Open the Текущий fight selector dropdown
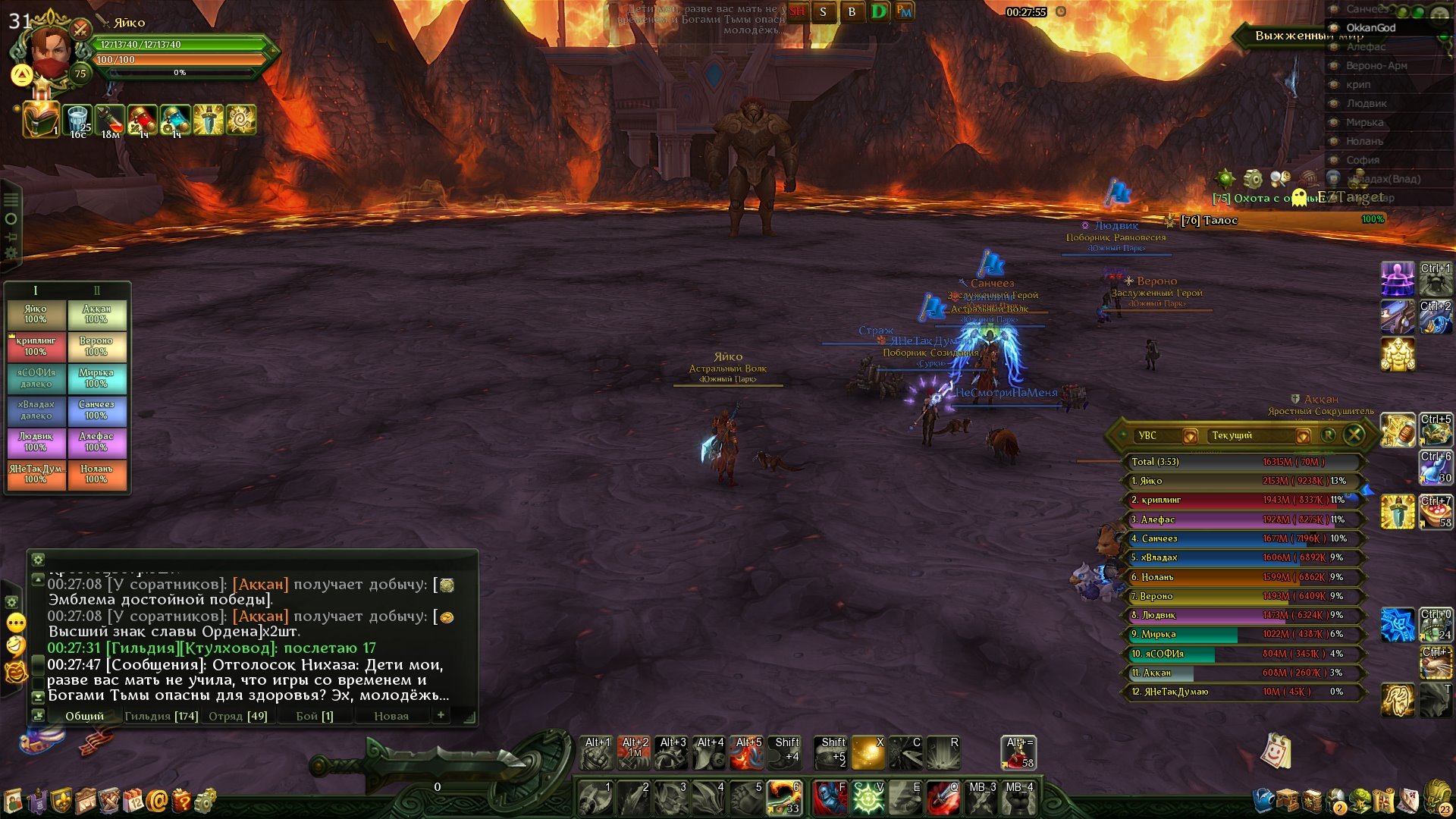The height and width of the screenshot is (819, 1456). click(x=1303, y=436)
